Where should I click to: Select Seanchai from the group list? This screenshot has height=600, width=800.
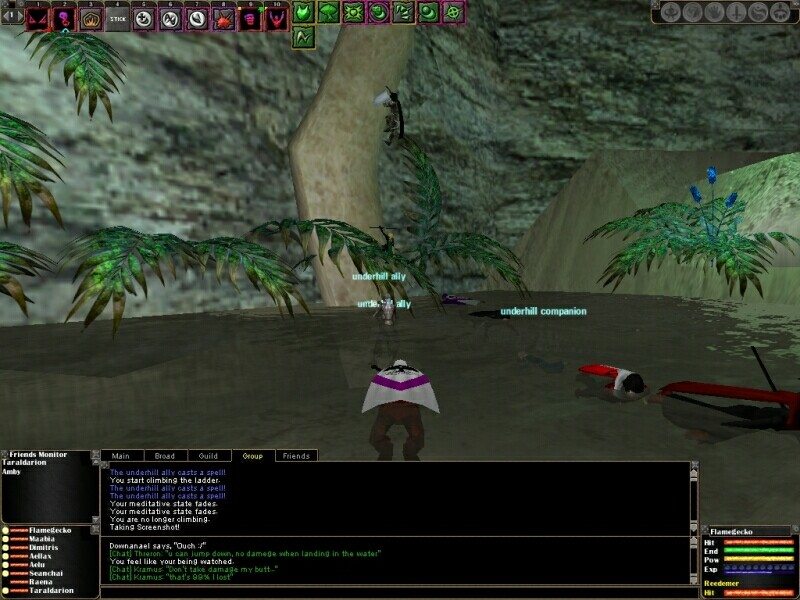(x=46, y=574)
